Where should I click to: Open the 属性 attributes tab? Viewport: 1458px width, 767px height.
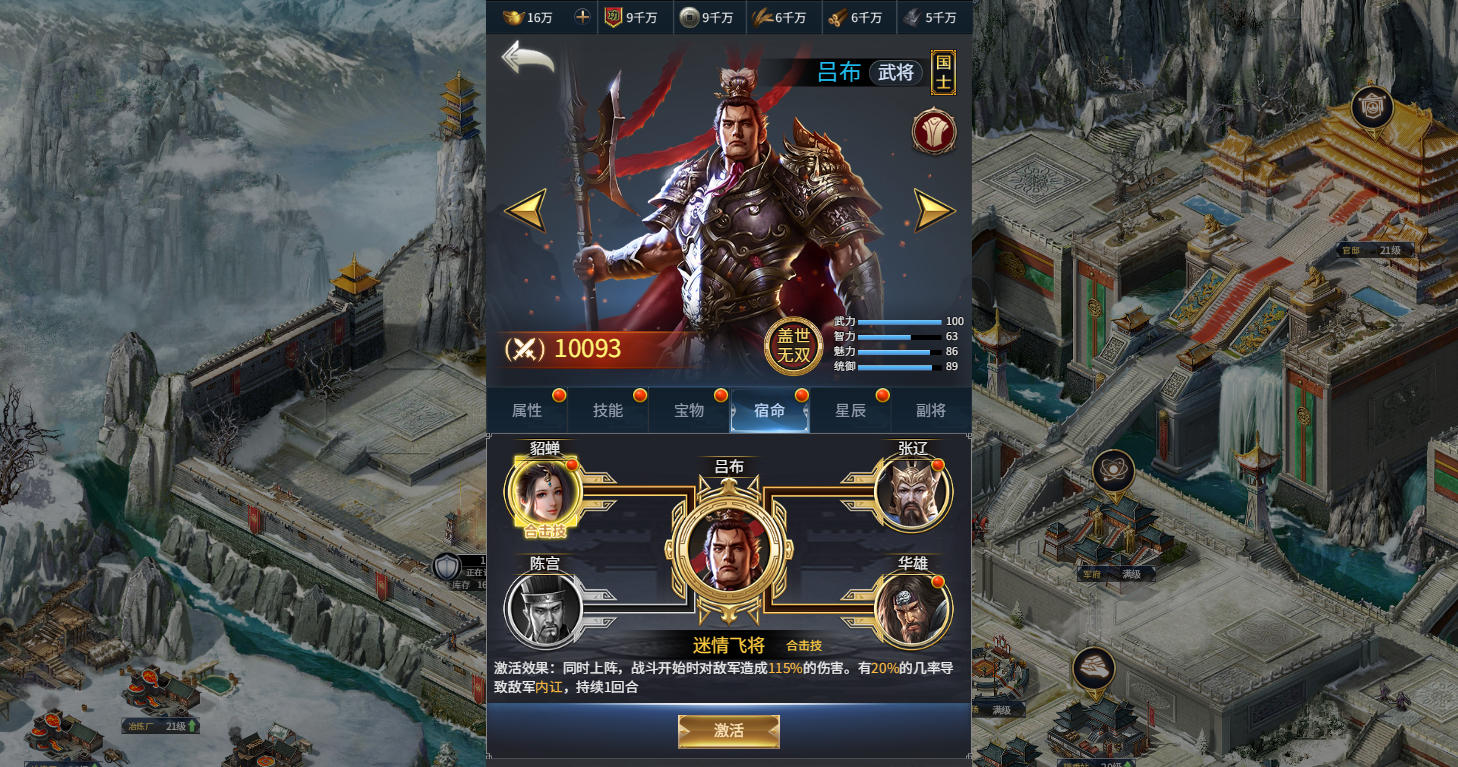point(527,410)
